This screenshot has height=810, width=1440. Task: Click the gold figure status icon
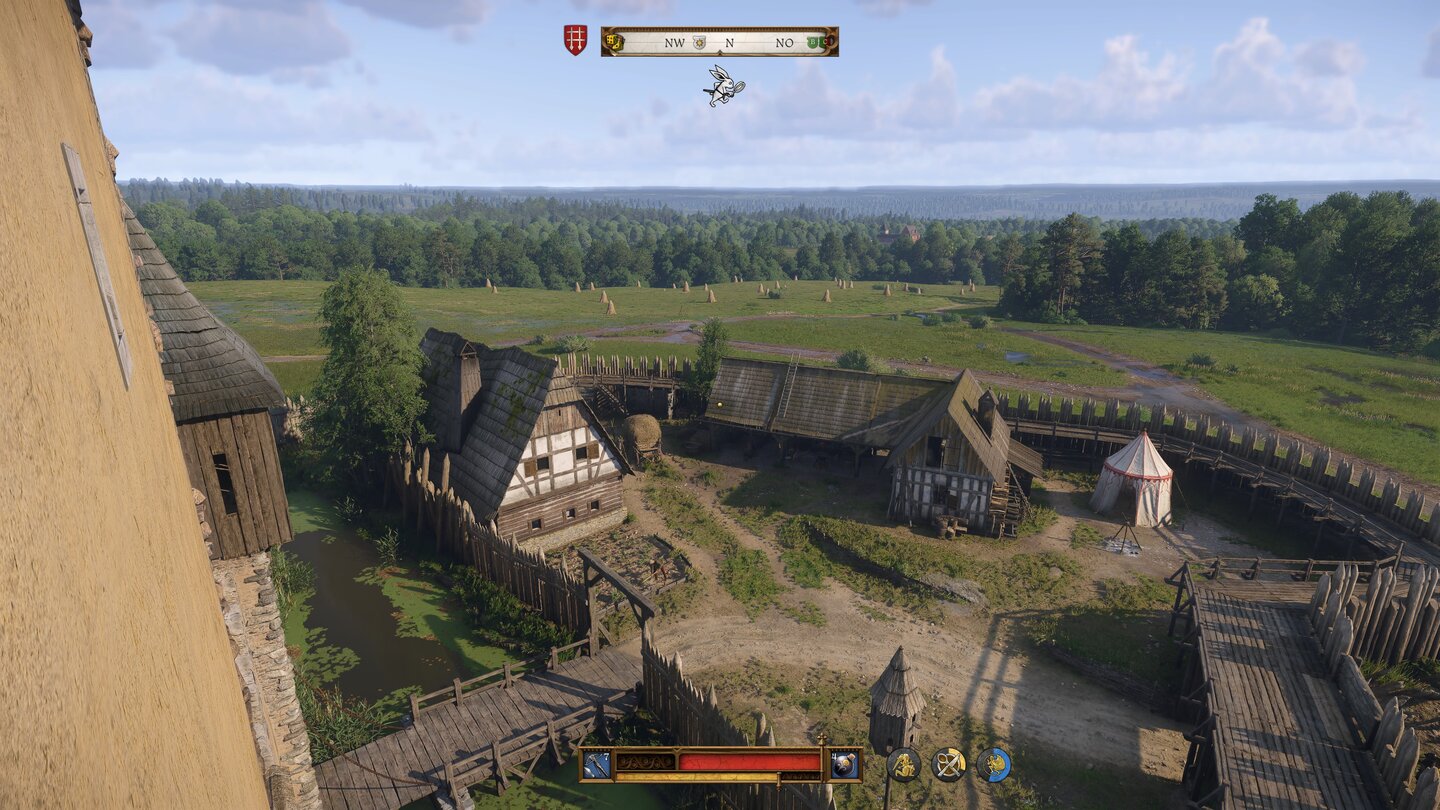[x=903, y=765]
